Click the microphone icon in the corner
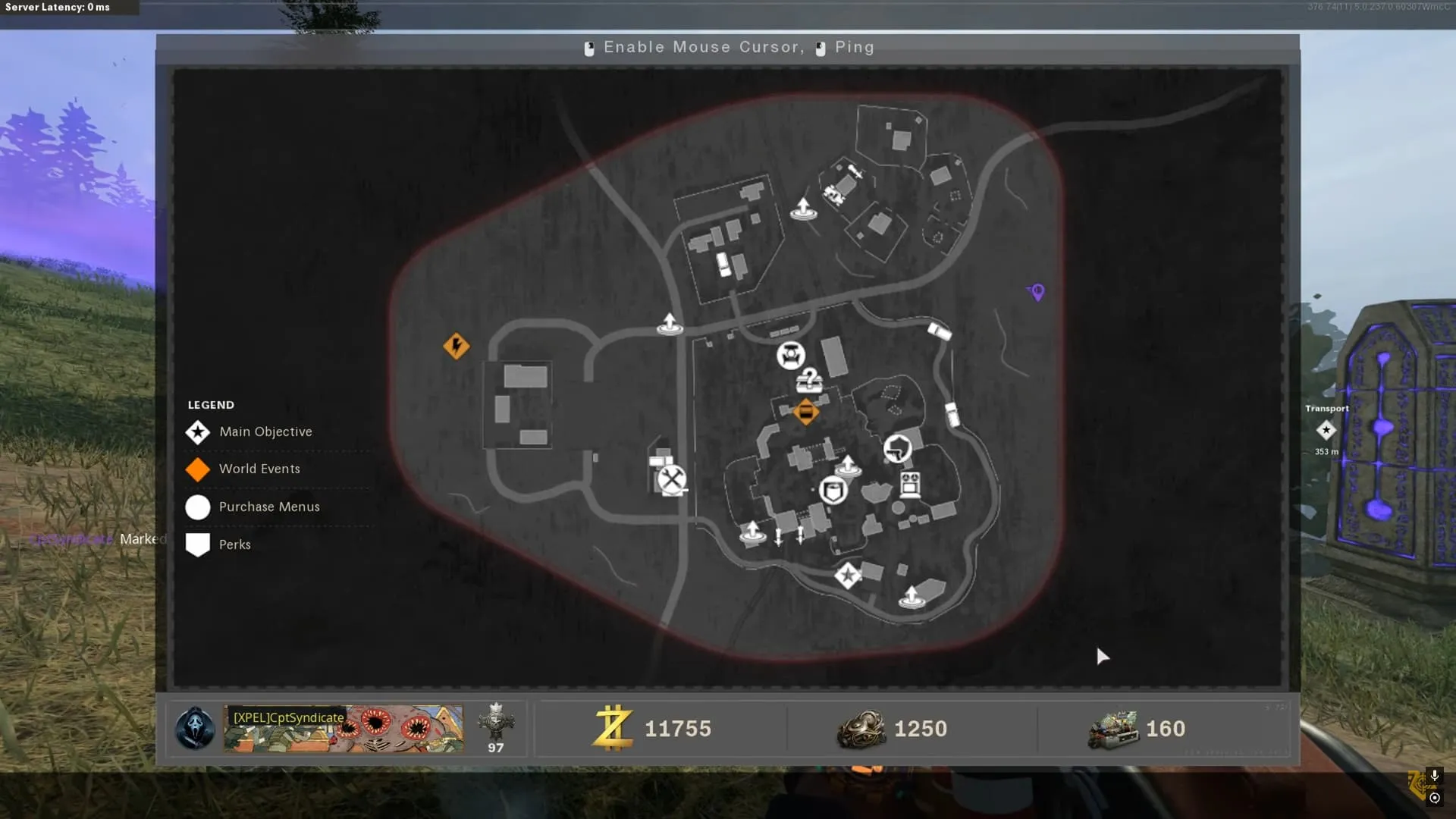The image size is (1456, 819). pyautogui.click(x=1434, y=777)
